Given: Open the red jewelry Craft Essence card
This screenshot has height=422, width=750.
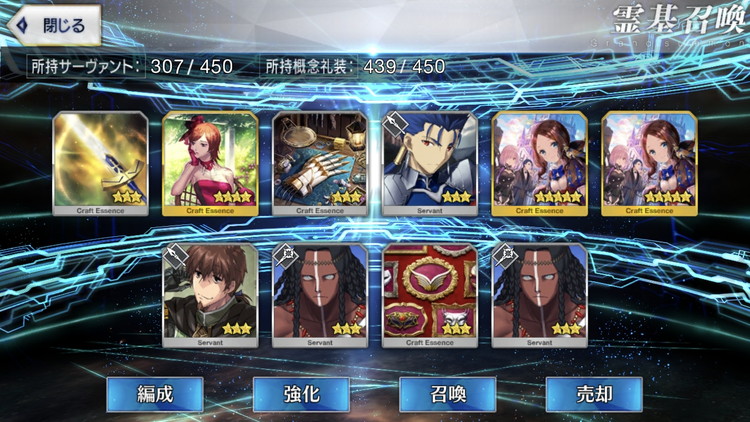Looking at the screenshot, I should (430, 293).
